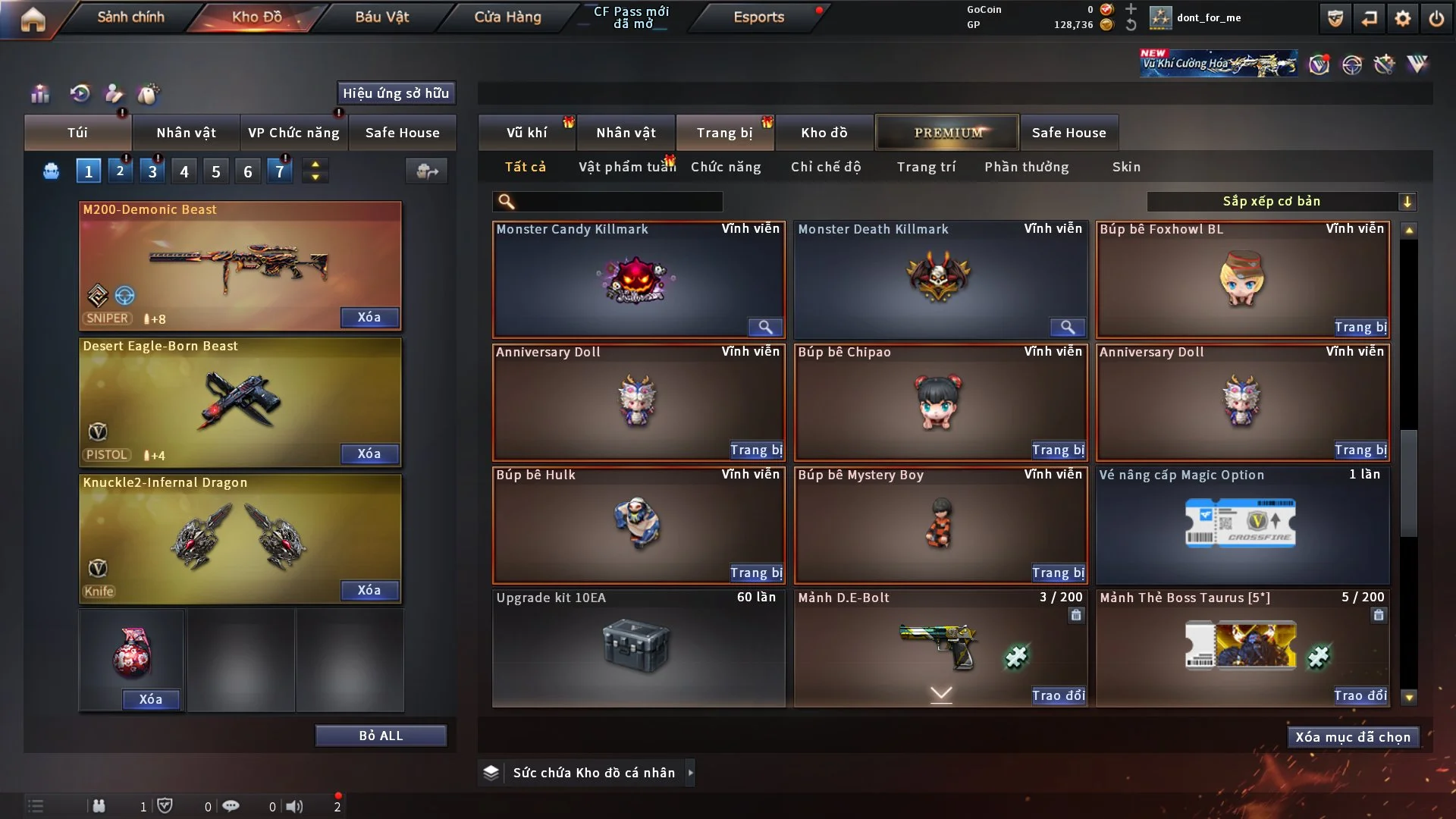The height and width of the screenshot is (819, 1456).
Task: Click Xóa mục đã chọn button
Action: click(1353, 737)
